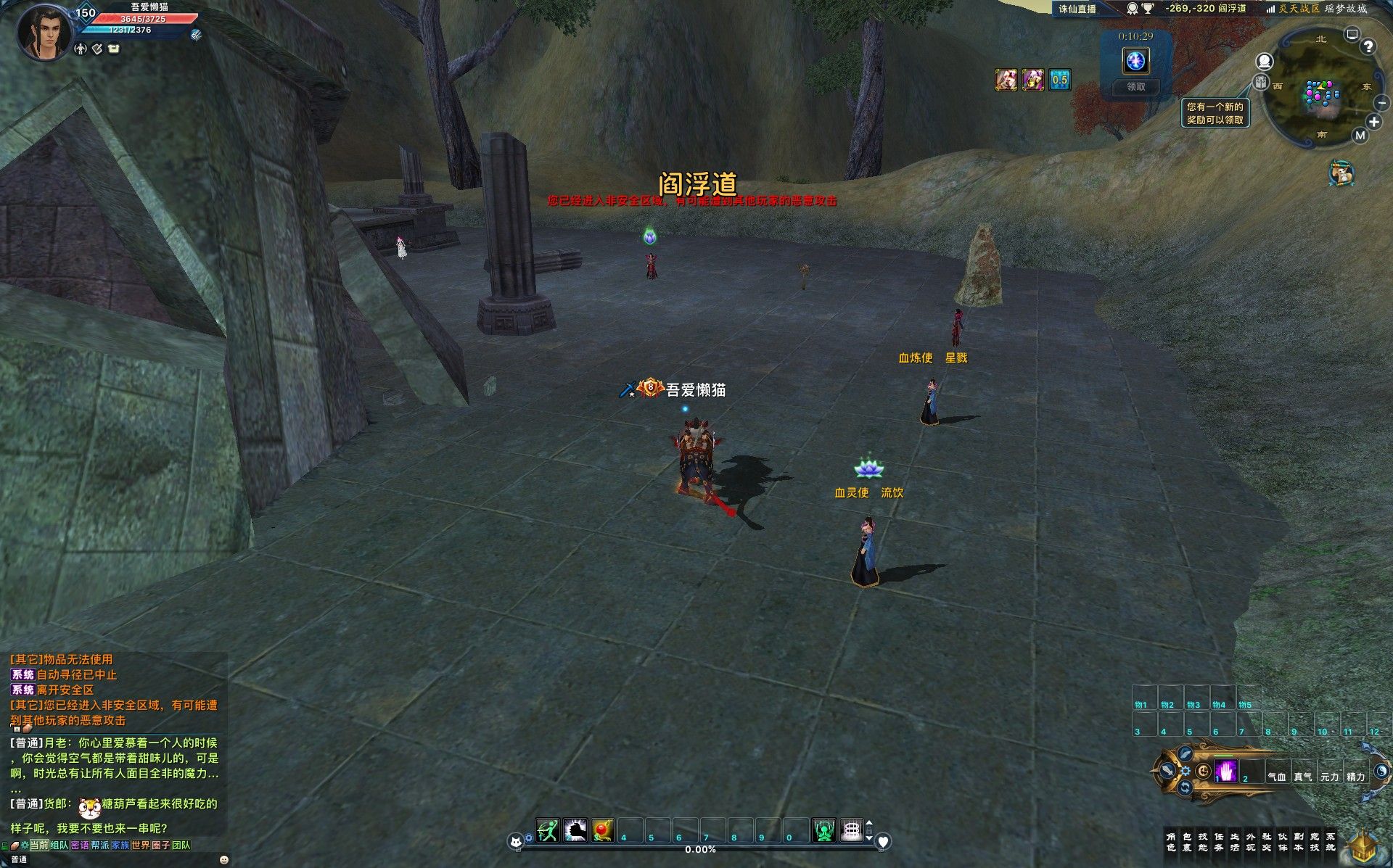Select the player portrait avatar
Image resolution: width=1393 pixels, height=868 pixels.
(45, 33)
